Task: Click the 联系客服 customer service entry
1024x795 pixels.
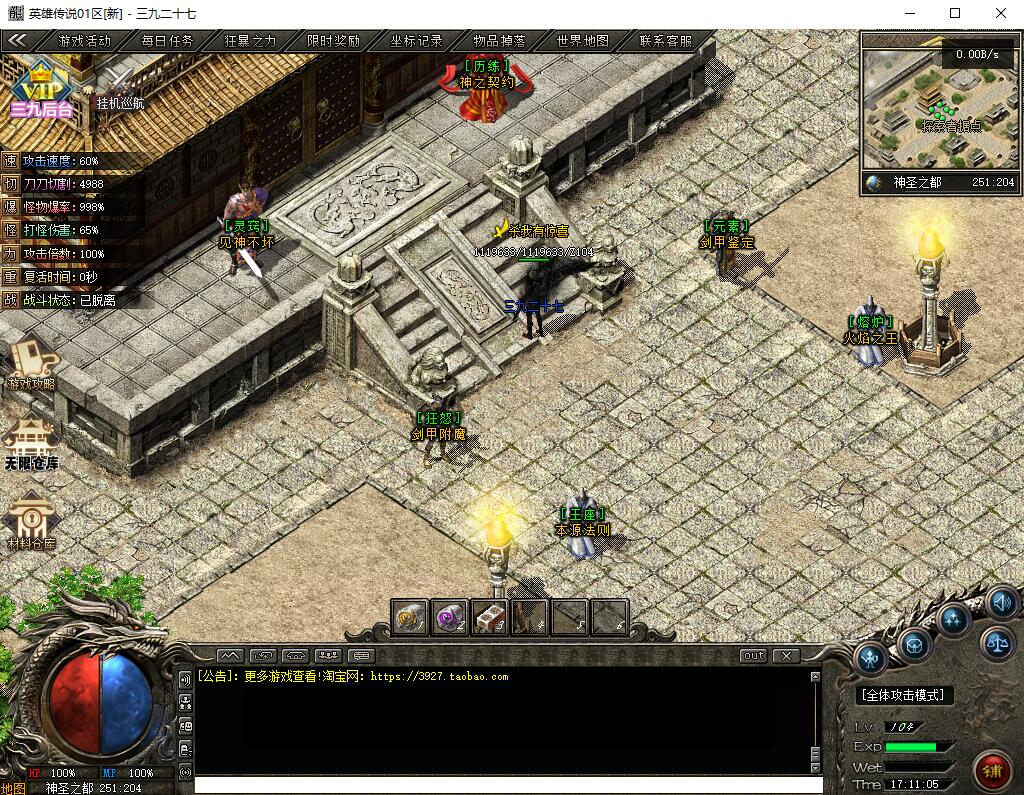Action: 665,41
